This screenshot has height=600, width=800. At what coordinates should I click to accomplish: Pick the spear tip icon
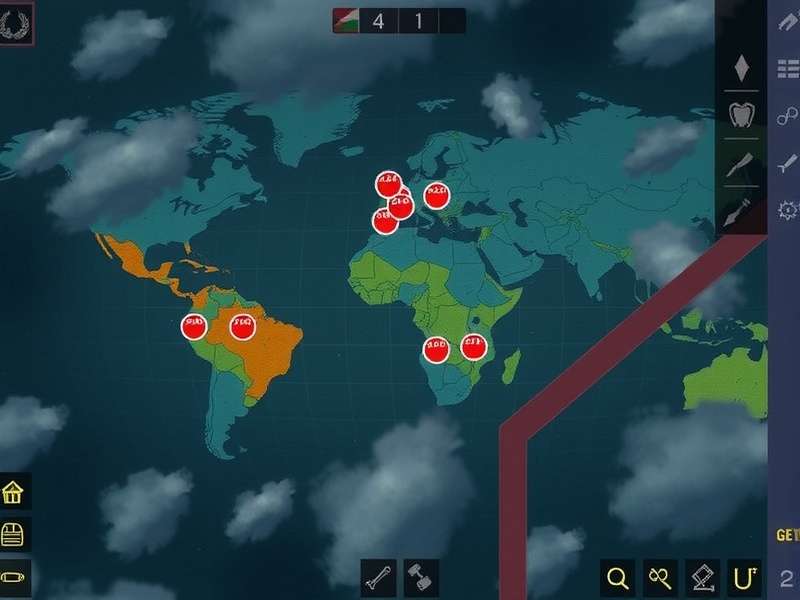[x=741, y=213]
